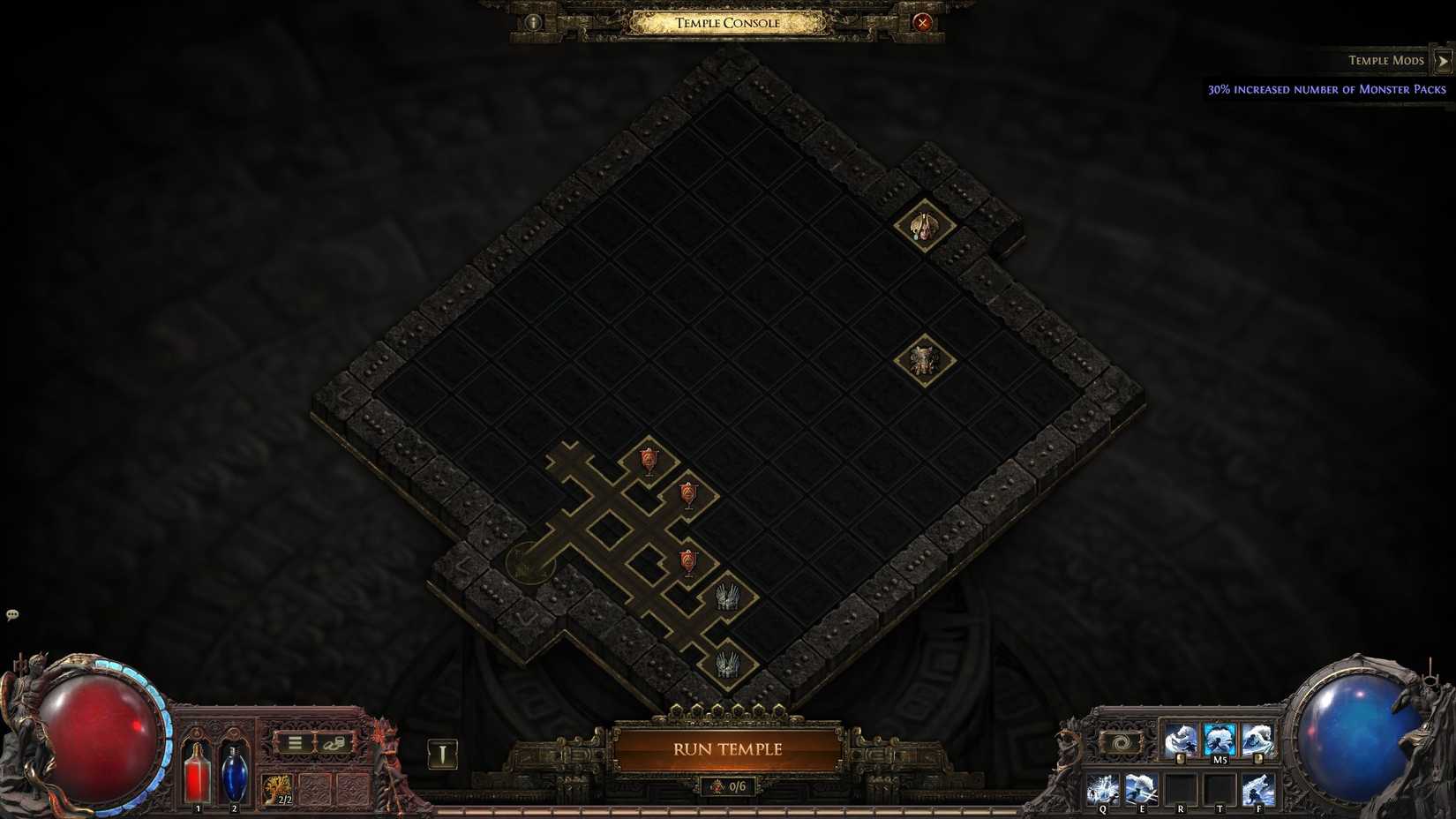Open the hamburger menu near the flasks
Screen dimensions: 1456x819
tap(294, 742)
